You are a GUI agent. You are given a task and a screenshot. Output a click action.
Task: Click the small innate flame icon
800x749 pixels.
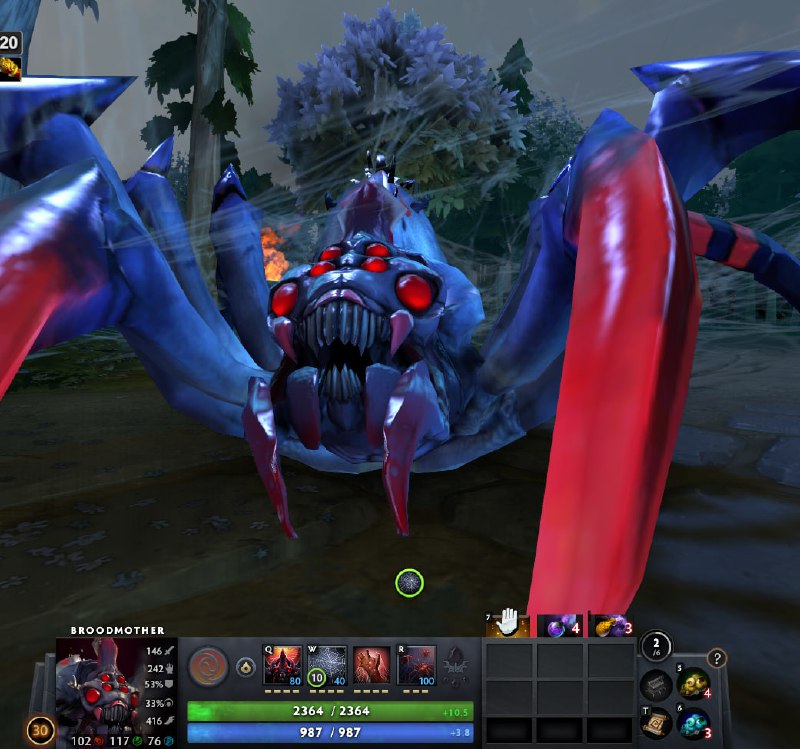coord(245,667)
